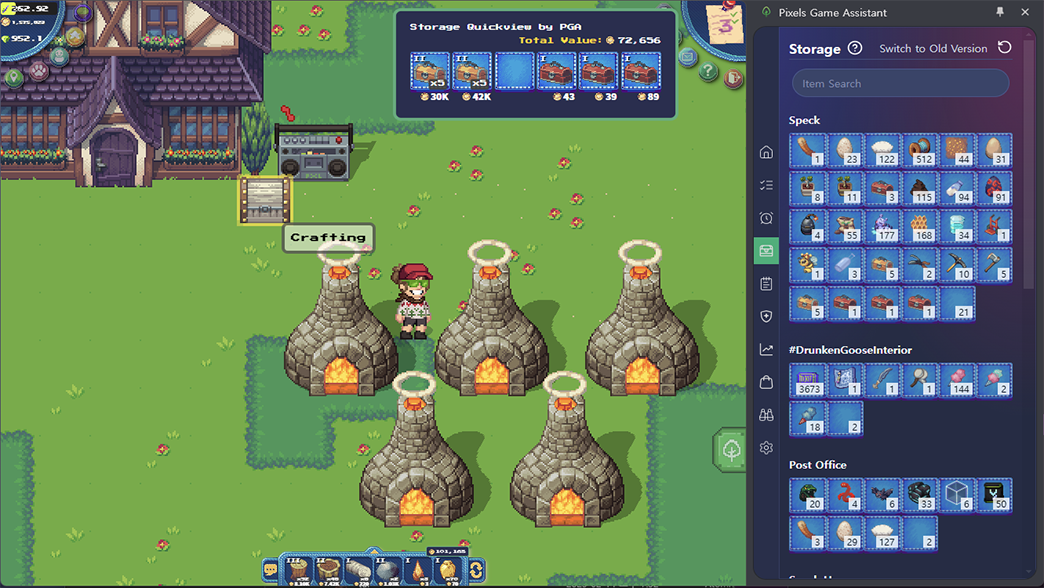Refresh the Storage panel
Screen dimensions: 1044x588
(x=1005, y=48)
